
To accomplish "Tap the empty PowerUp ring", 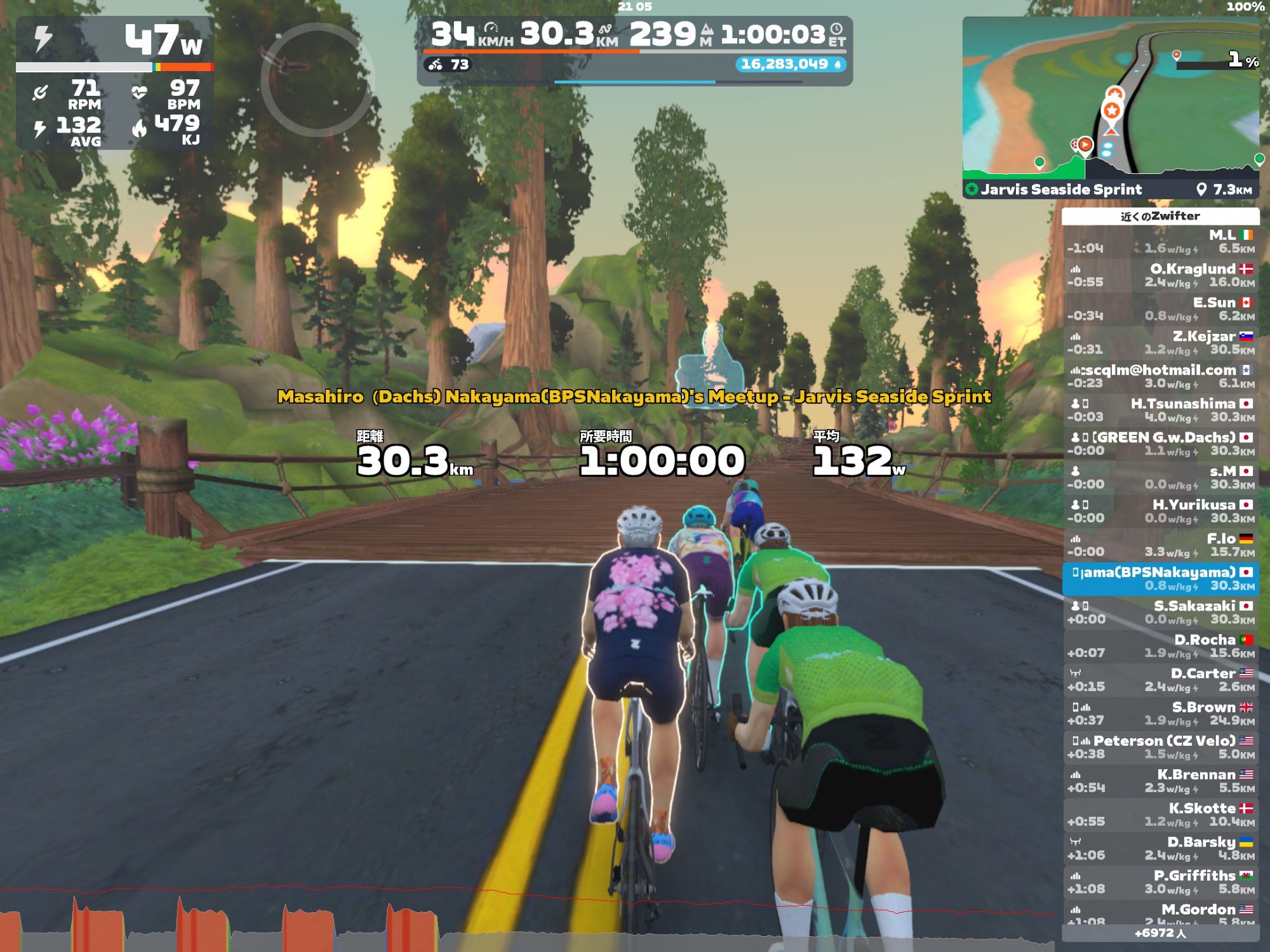I will click(x=317, y=81).
